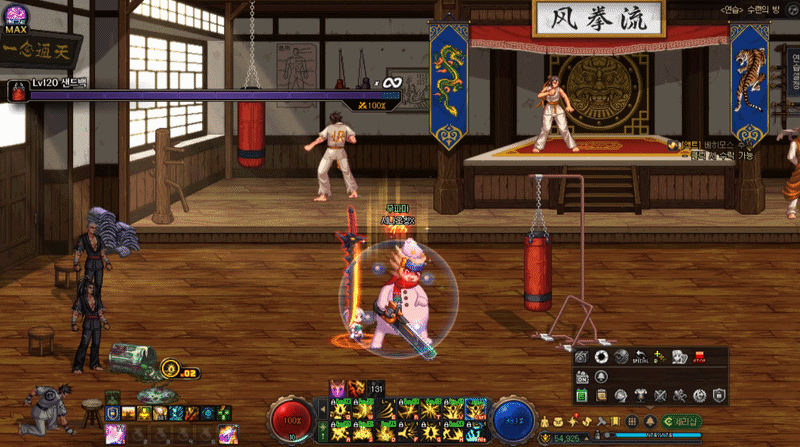
Task: Activate the blue highlighted Ctrl skill
Action: click(x=476, y=408)
